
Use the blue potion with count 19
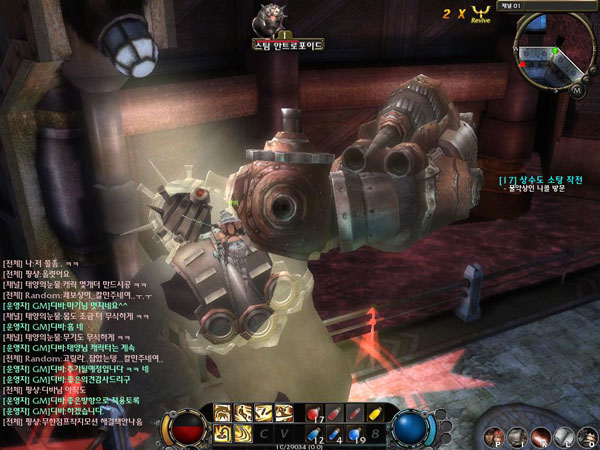pos(355,433)
